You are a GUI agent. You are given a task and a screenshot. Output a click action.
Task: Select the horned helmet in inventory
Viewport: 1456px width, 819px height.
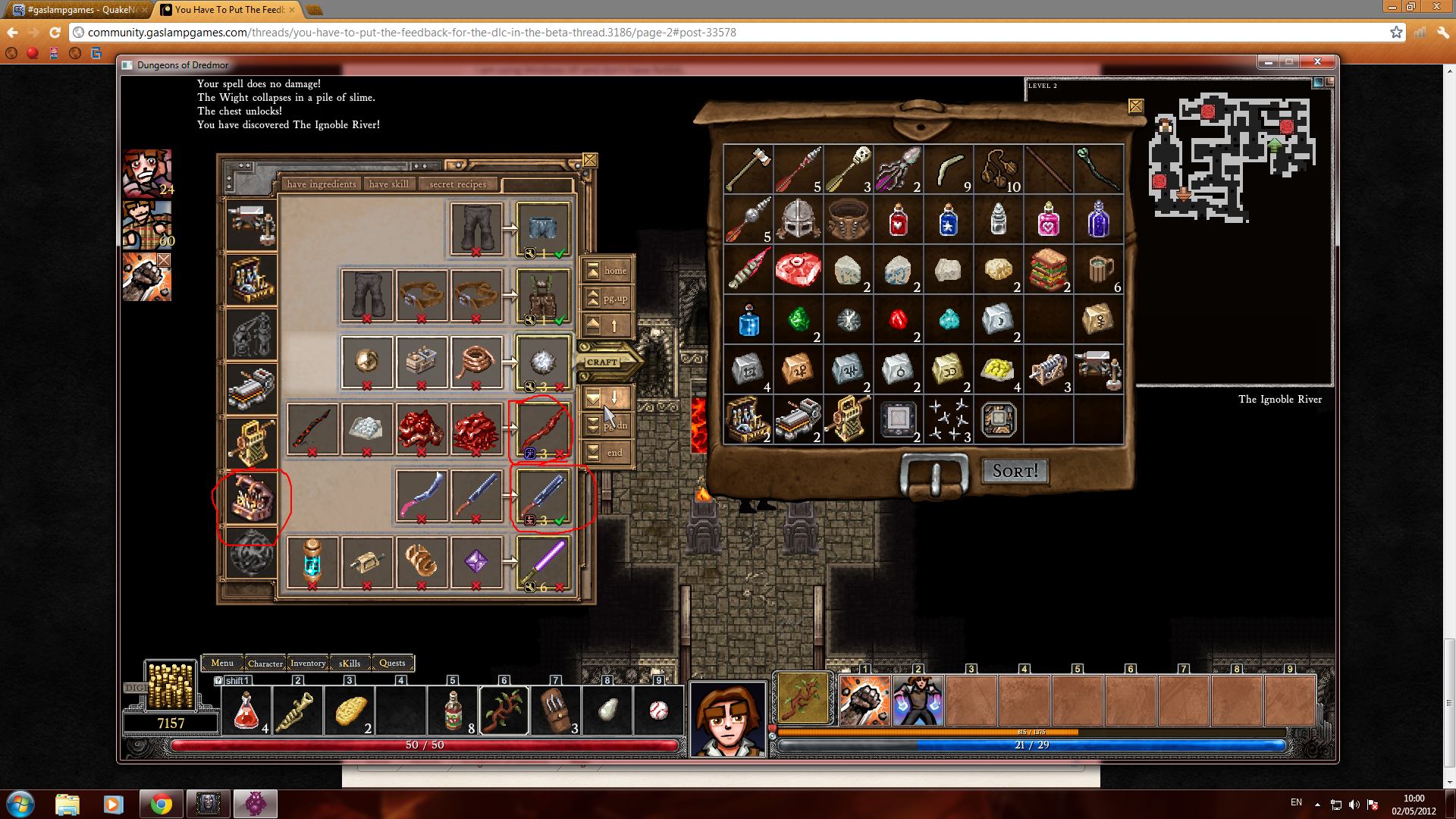[798, 219]
